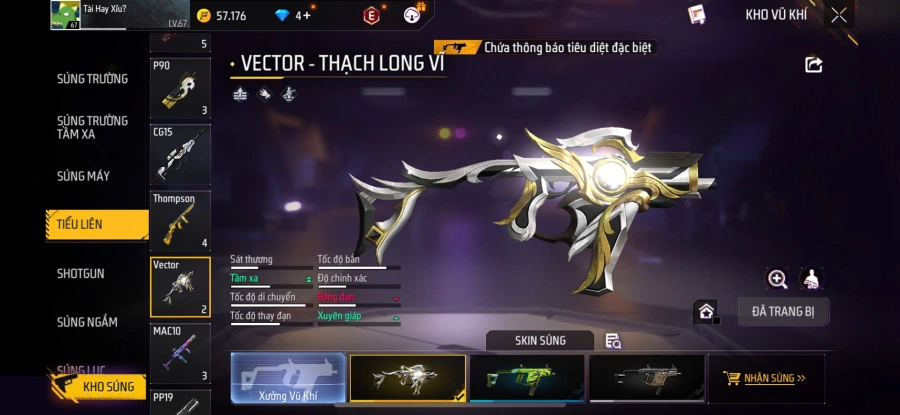Screen dimensions: 900x415
Task: Choose the green Vector skin thumbnail
Action: (526, 379)
